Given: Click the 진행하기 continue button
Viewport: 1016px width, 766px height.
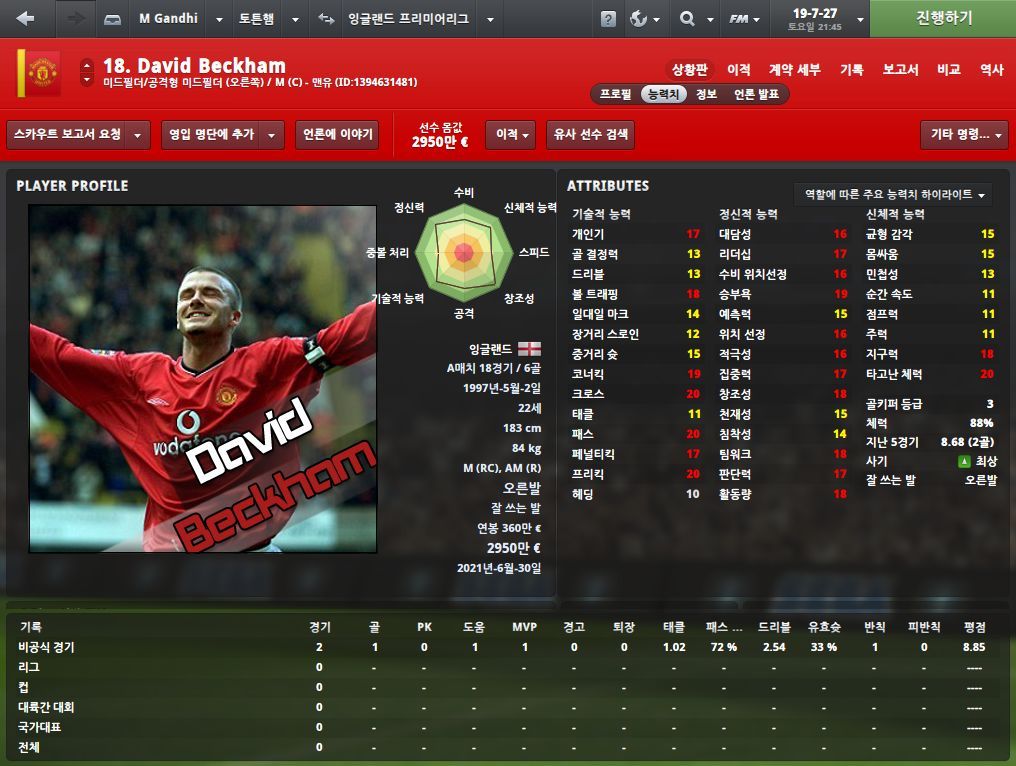Looking at the screenshot, I should coord(943,18).
